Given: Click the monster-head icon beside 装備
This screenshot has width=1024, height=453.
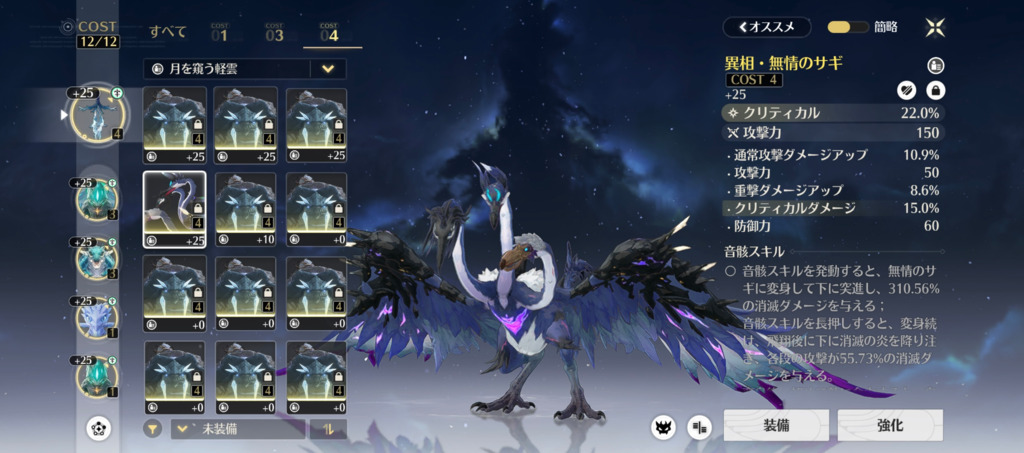Looking at the screenshot, I should (x=663, y=427).
